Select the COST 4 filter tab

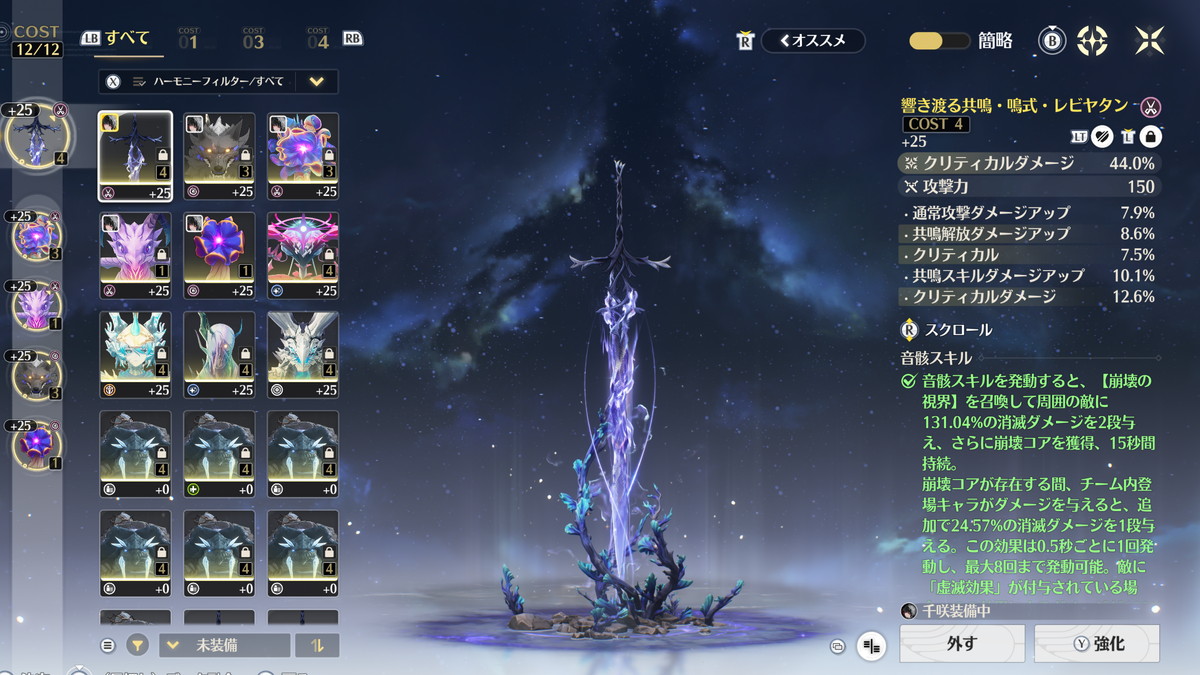point(318,40)
